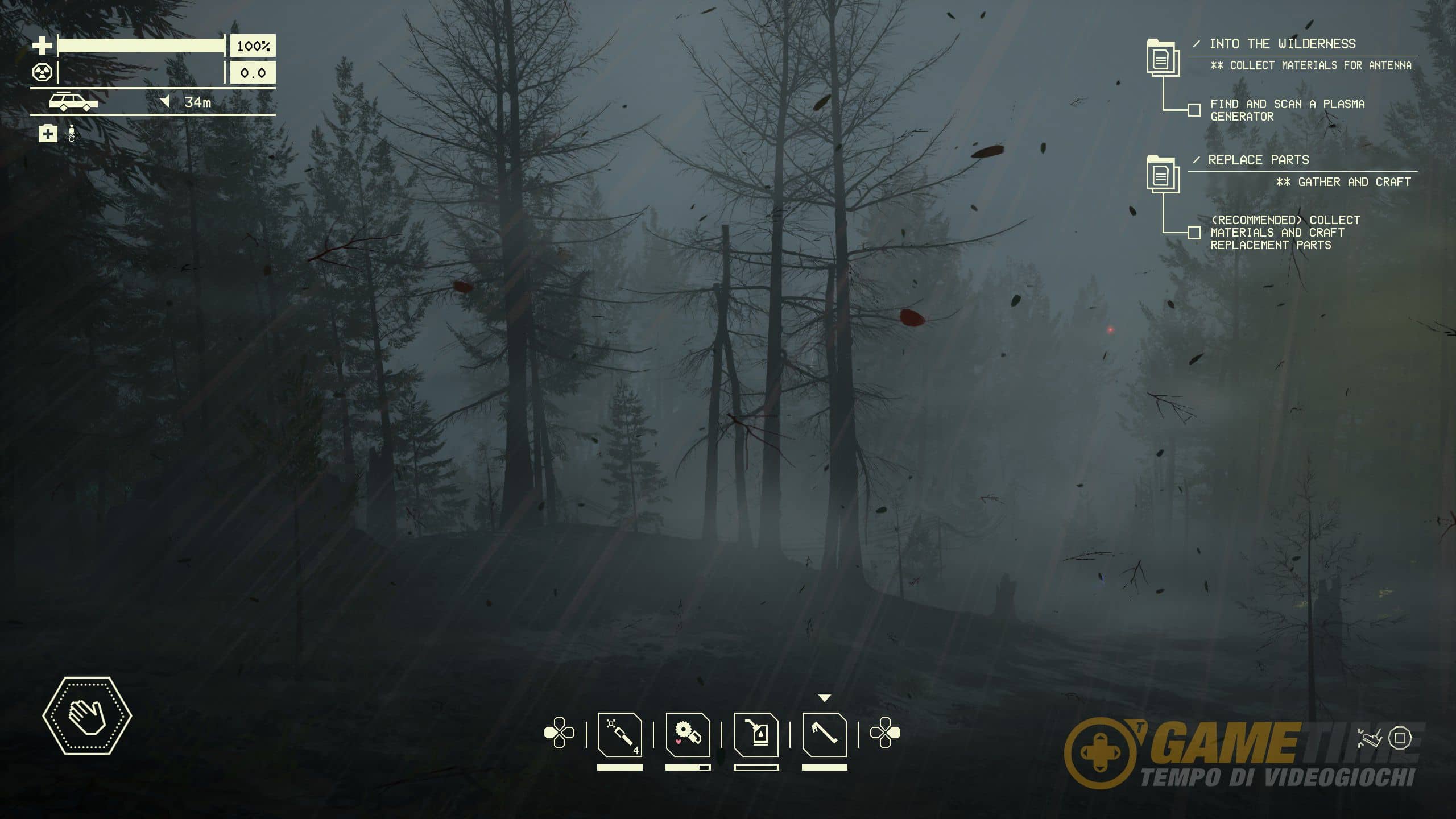Click the first aid kit icon
The height and width of the screenshot is (819, 1456).
(x=48, y=134)
